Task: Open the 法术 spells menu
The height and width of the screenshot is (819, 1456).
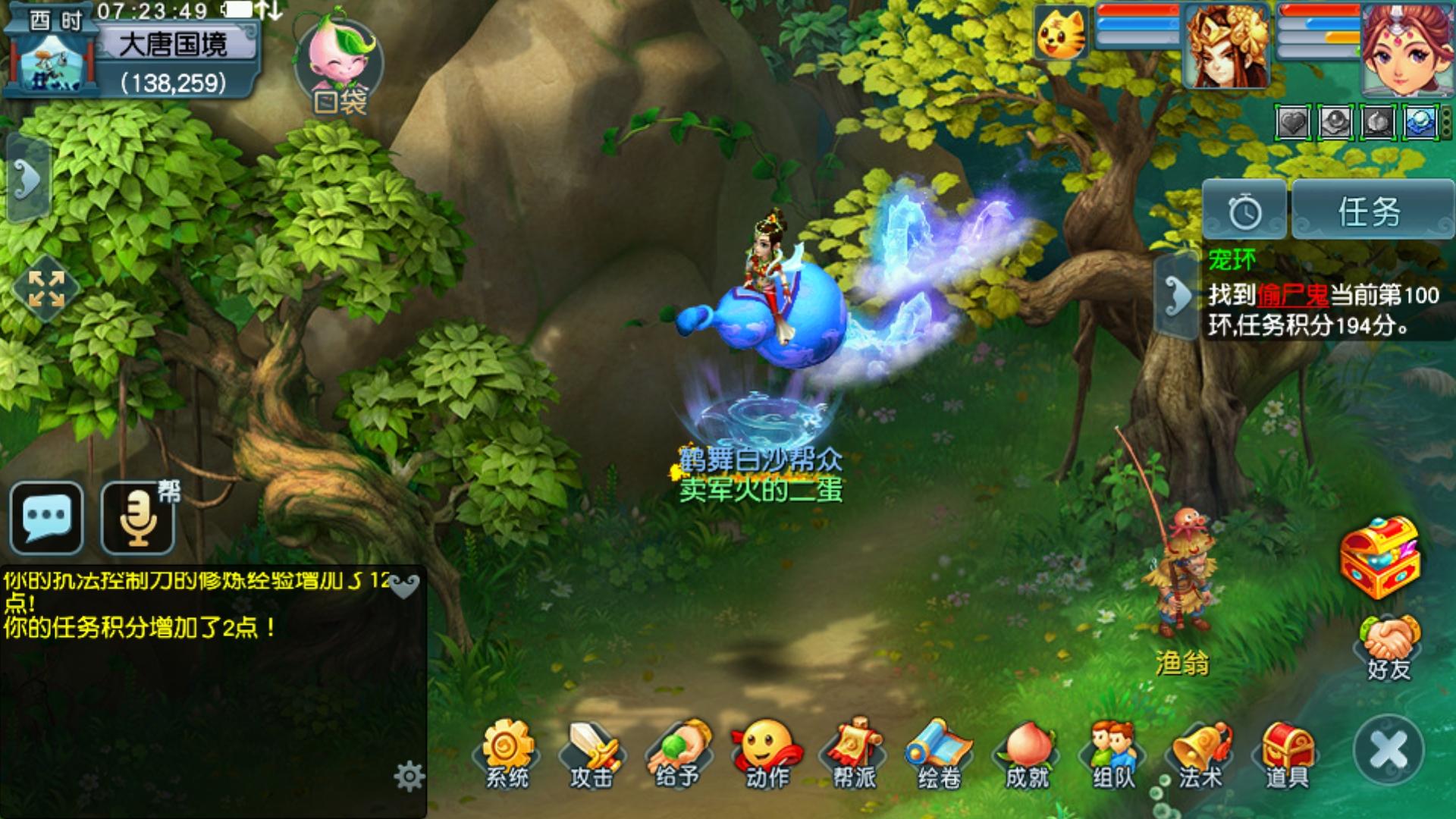Action: tap(1200, 754)
